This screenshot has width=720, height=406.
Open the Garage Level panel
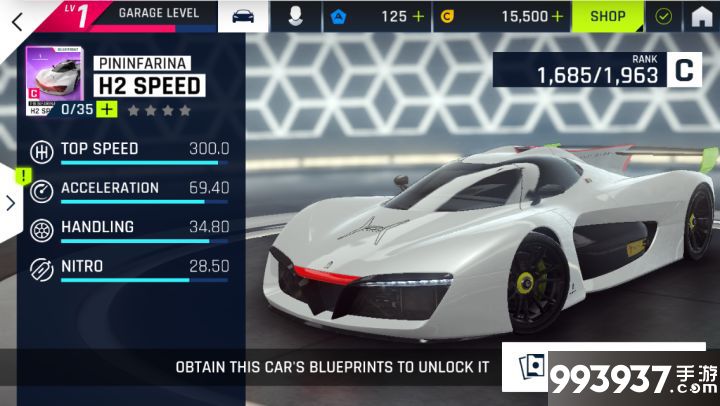click(158, 14)
